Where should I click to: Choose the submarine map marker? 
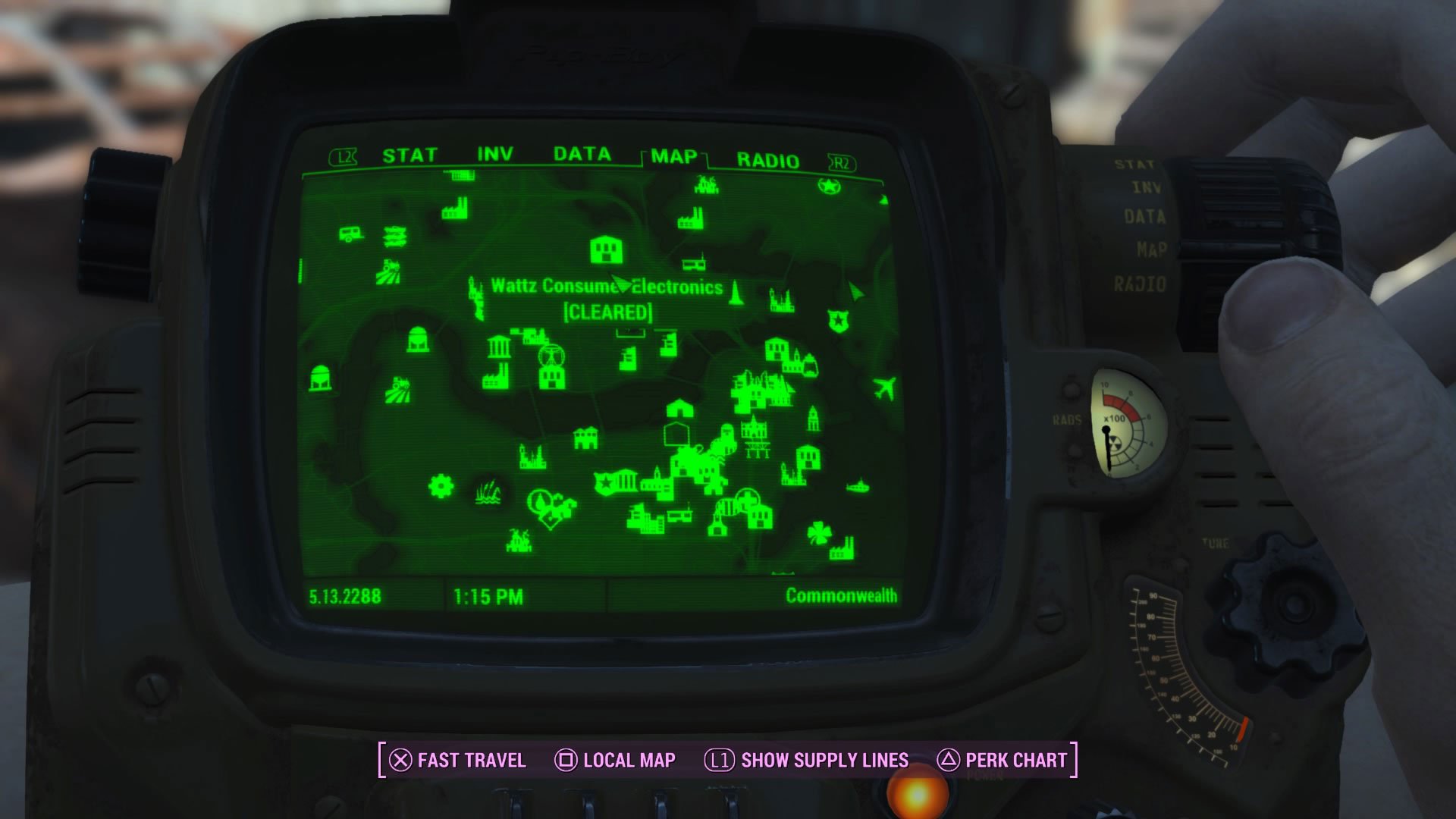click(x=857, y=486)
